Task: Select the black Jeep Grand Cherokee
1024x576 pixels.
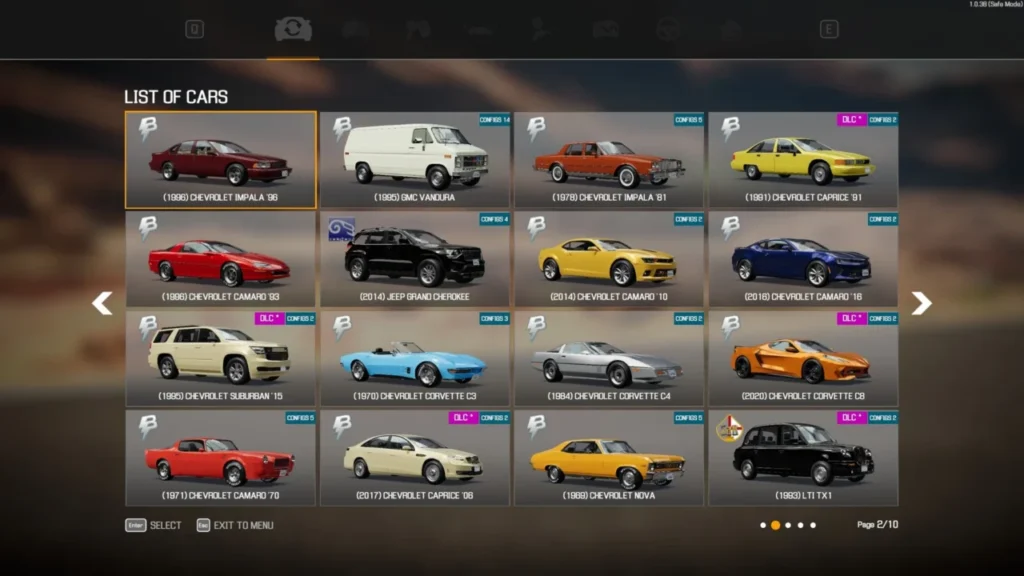Action: point(415,259)
